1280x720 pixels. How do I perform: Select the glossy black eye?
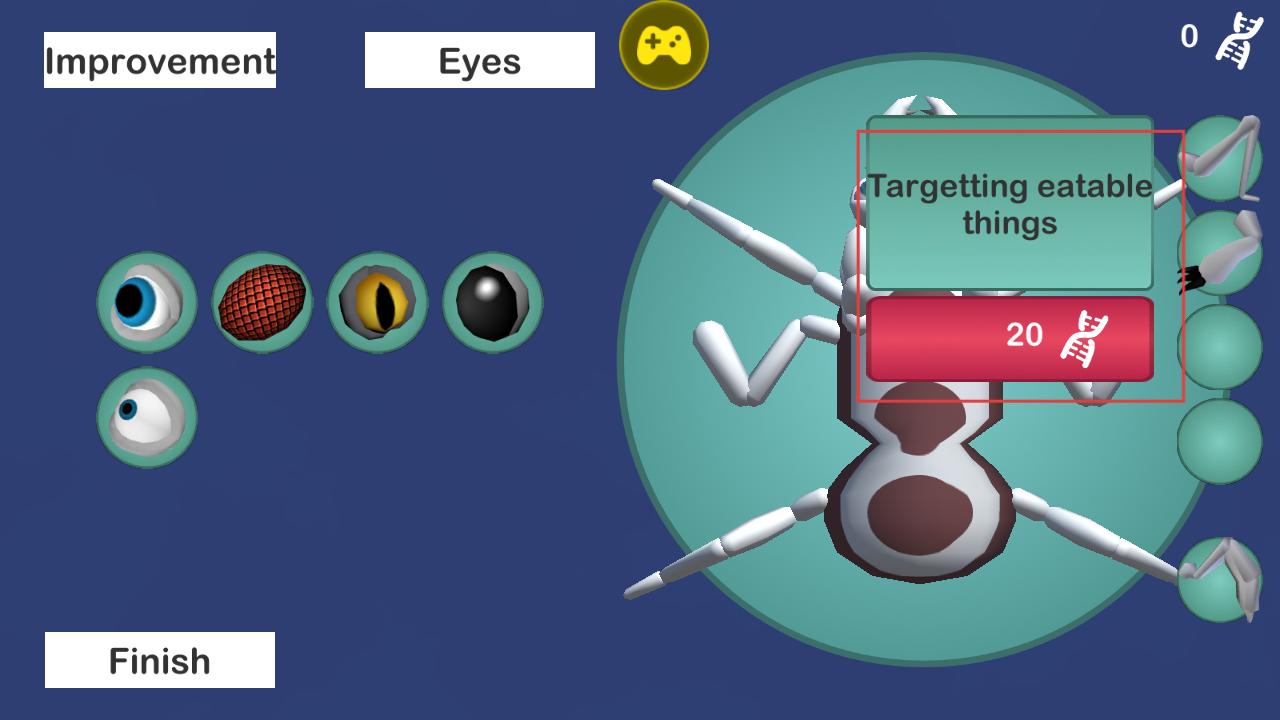coord(492,302)
